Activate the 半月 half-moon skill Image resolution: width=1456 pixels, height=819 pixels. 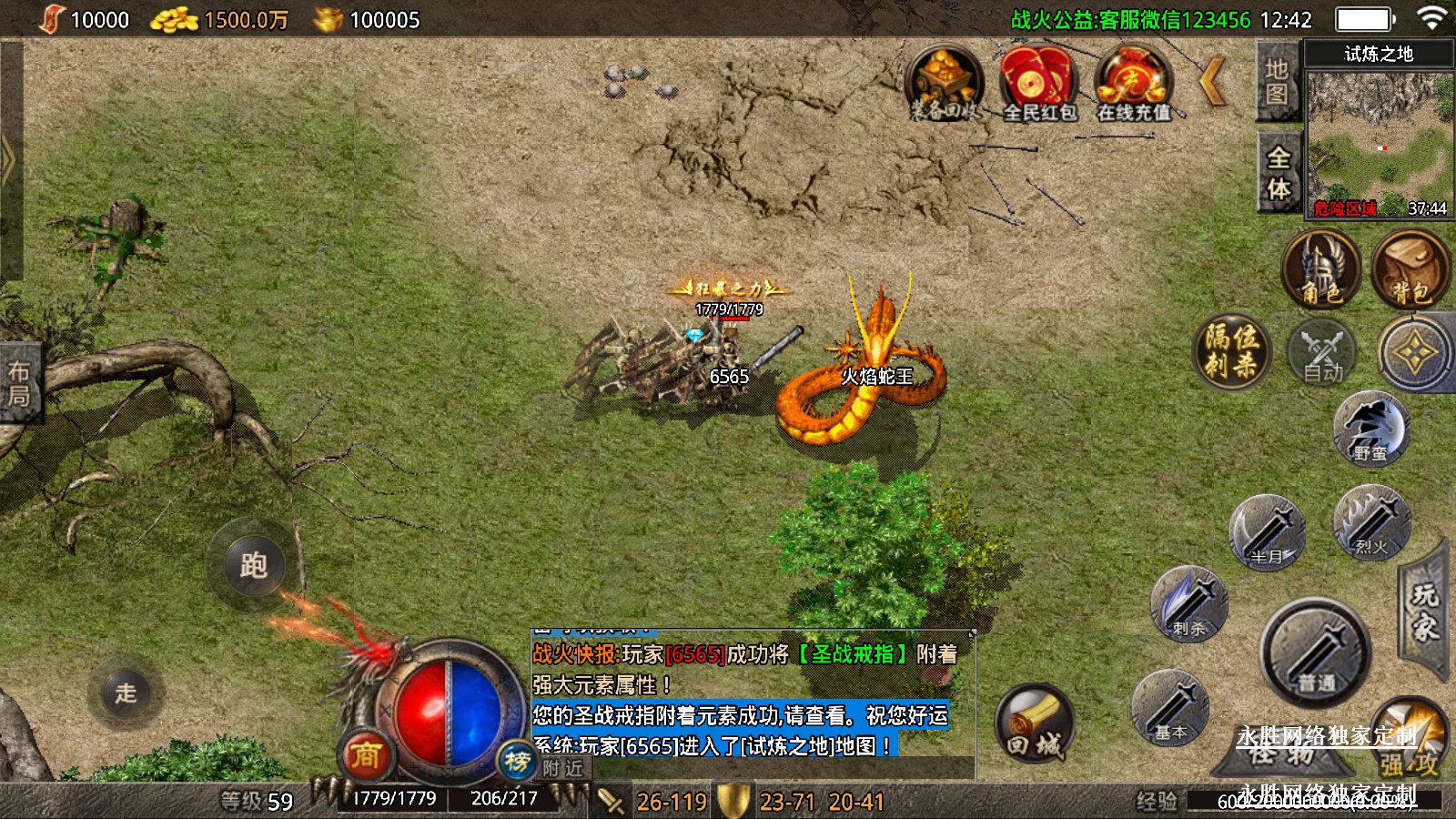(1267, 531)
